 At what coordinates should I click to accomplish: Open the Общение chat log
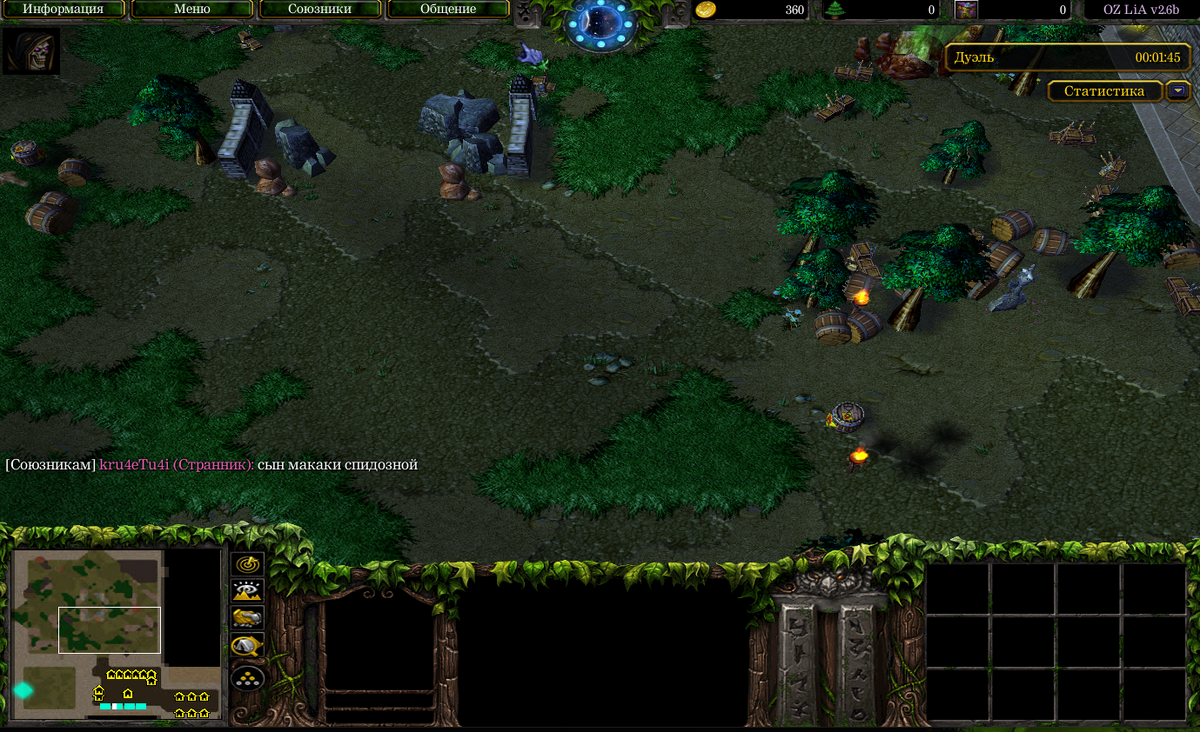[448, 9]
